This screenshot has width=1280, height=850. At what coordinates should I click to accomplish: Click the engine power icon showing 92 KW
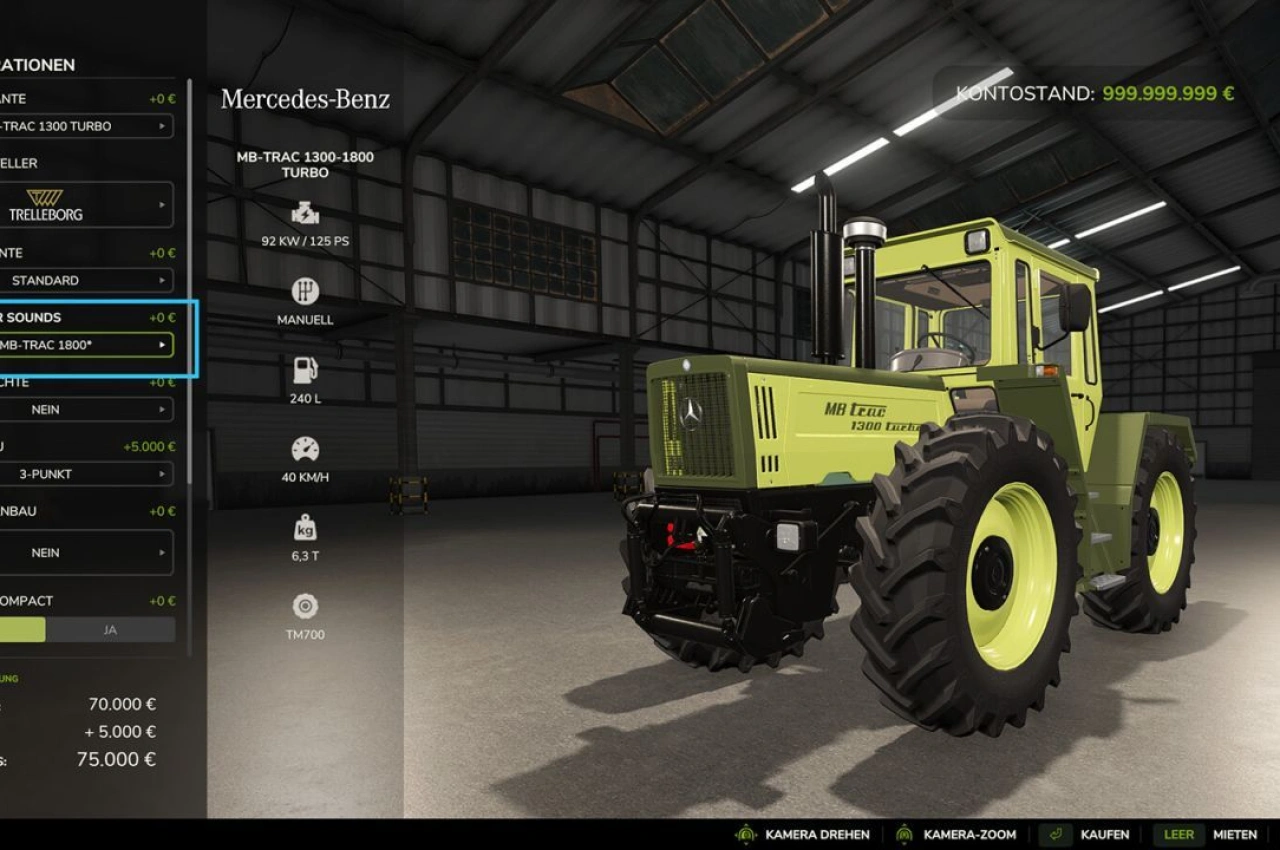[x=305, y=213]
